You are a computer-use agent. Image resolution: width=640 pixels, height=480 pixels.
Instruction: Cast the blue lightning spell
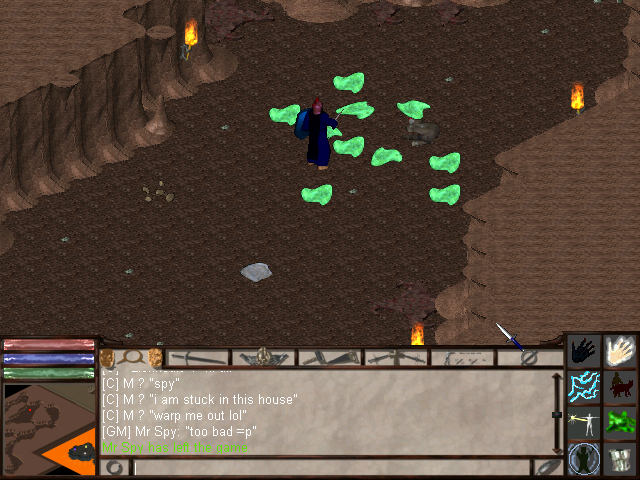pyautogui.click(x=584, y=386)
